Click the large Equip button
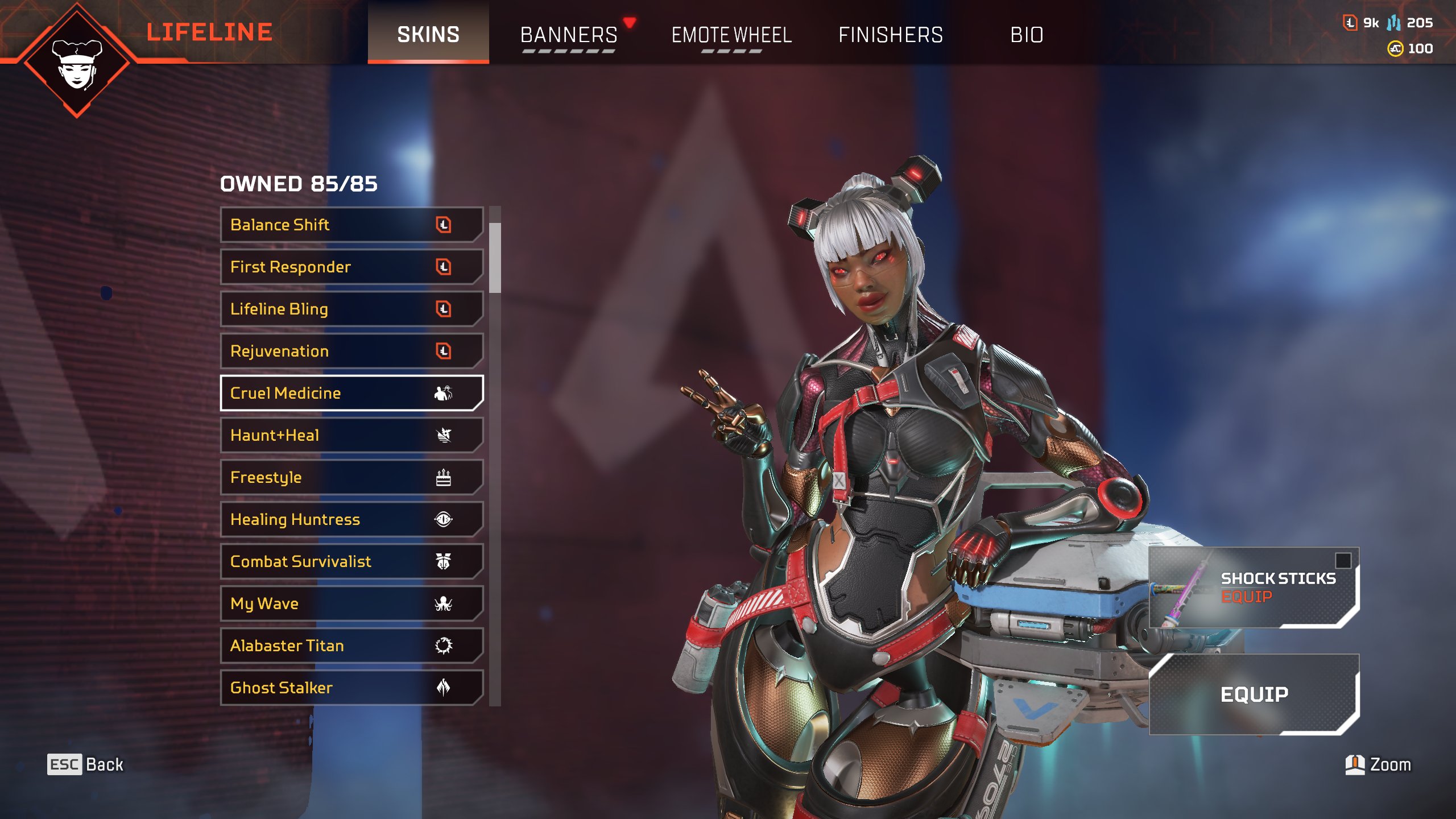This screenshot has width=1456, height=819. click(1254, 694)
